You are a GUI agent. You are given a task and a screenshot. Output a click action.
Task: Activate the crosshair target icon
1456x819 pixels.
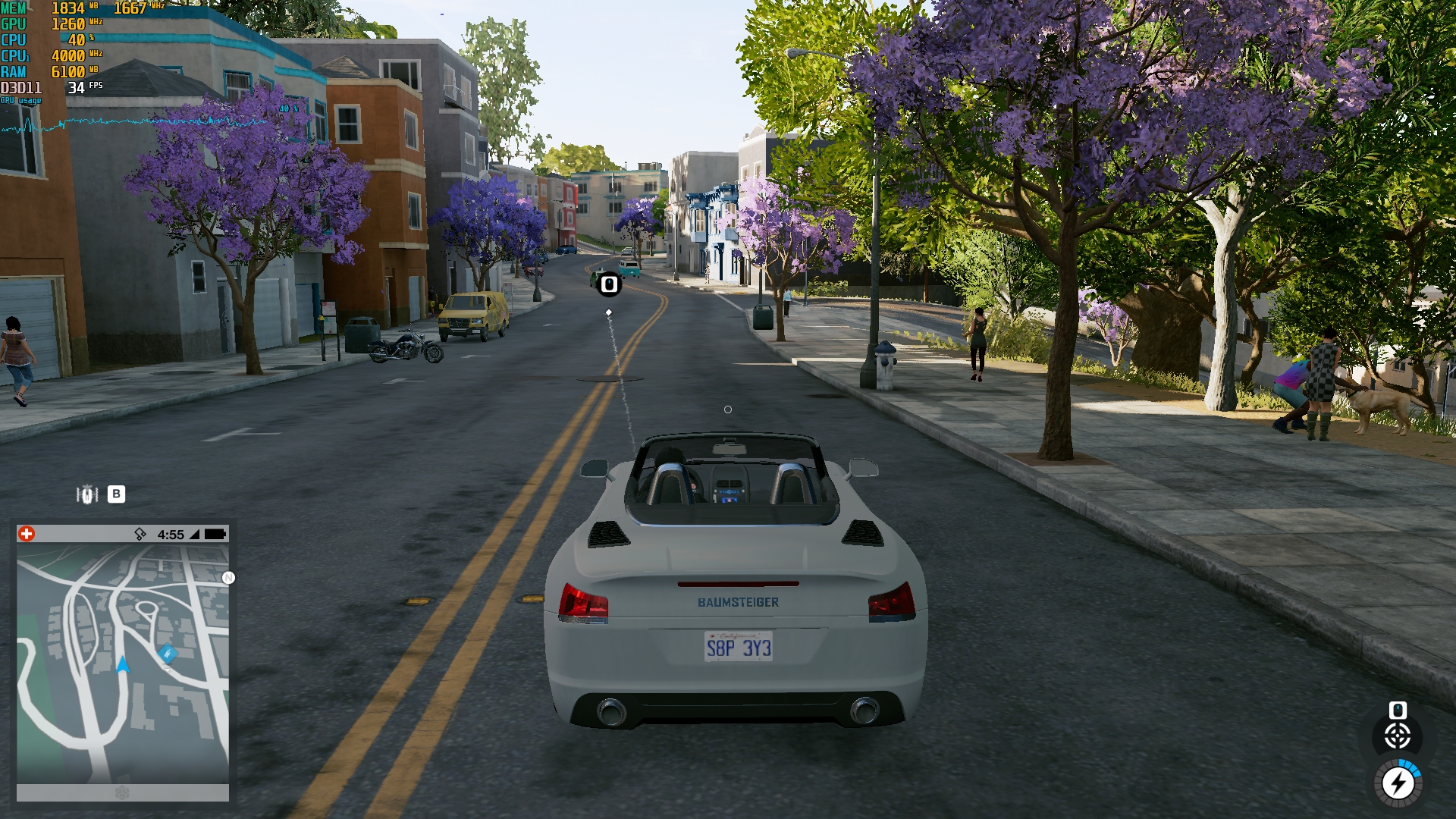point(1398,736)
